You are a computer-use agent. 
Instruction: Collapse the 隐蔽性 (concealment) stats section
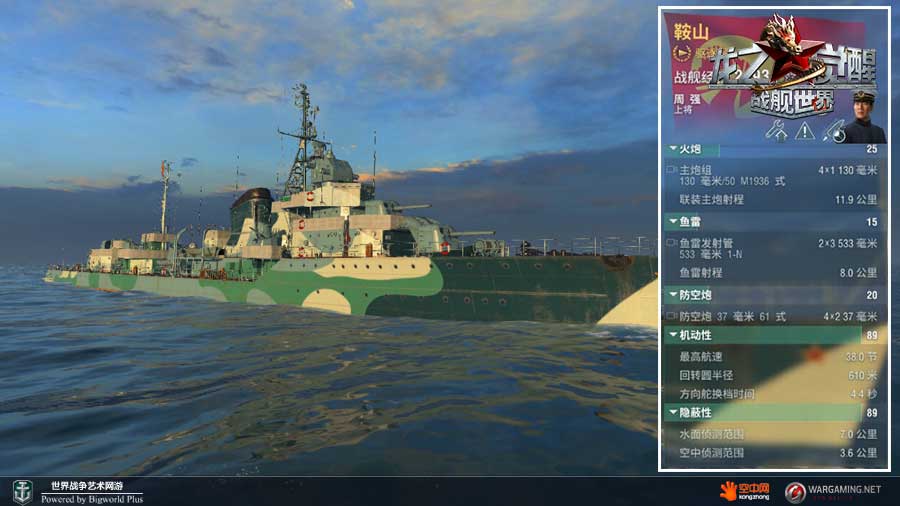pos(671,412)
